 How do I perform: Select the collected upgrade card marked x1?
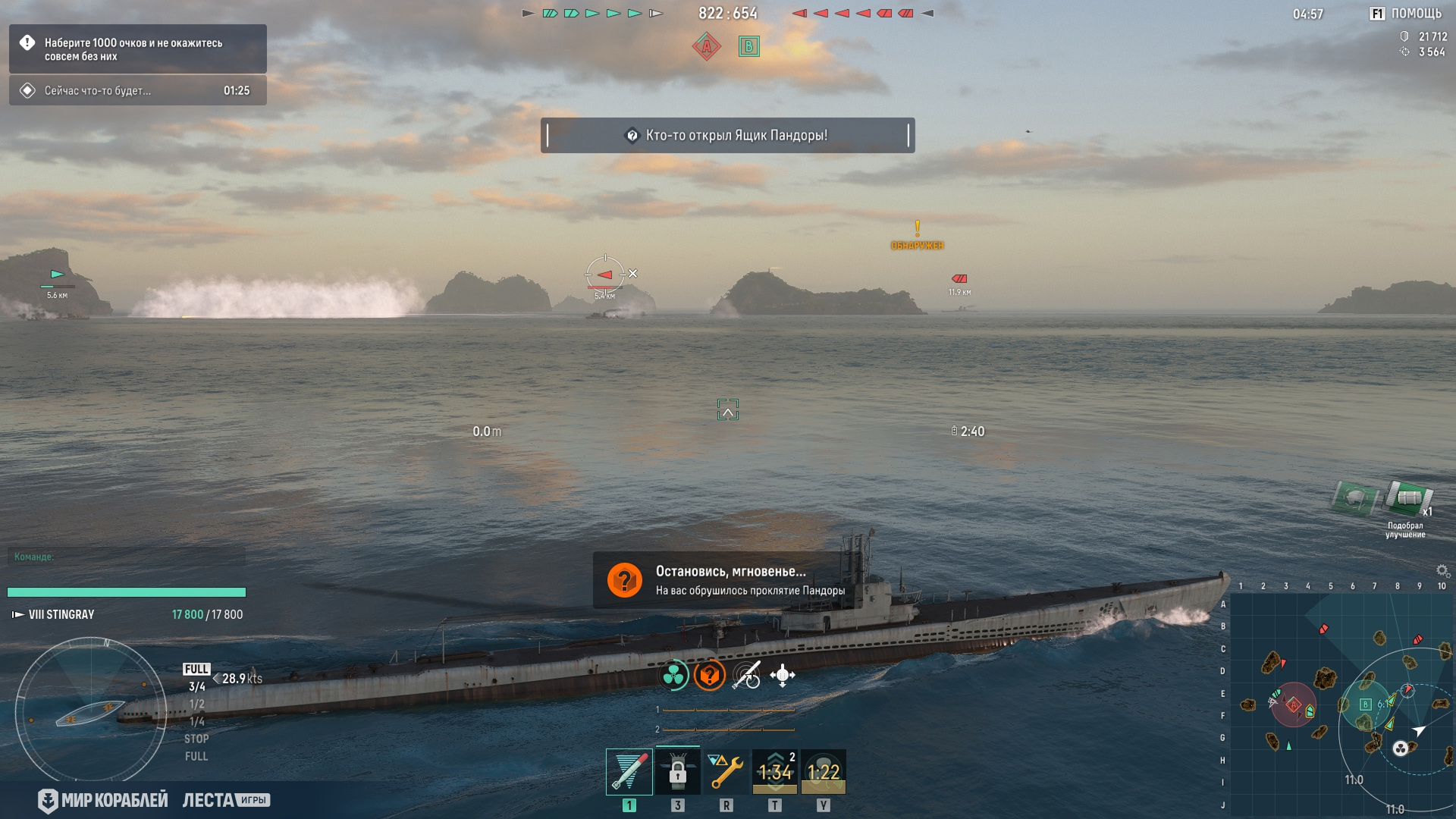1408,498
